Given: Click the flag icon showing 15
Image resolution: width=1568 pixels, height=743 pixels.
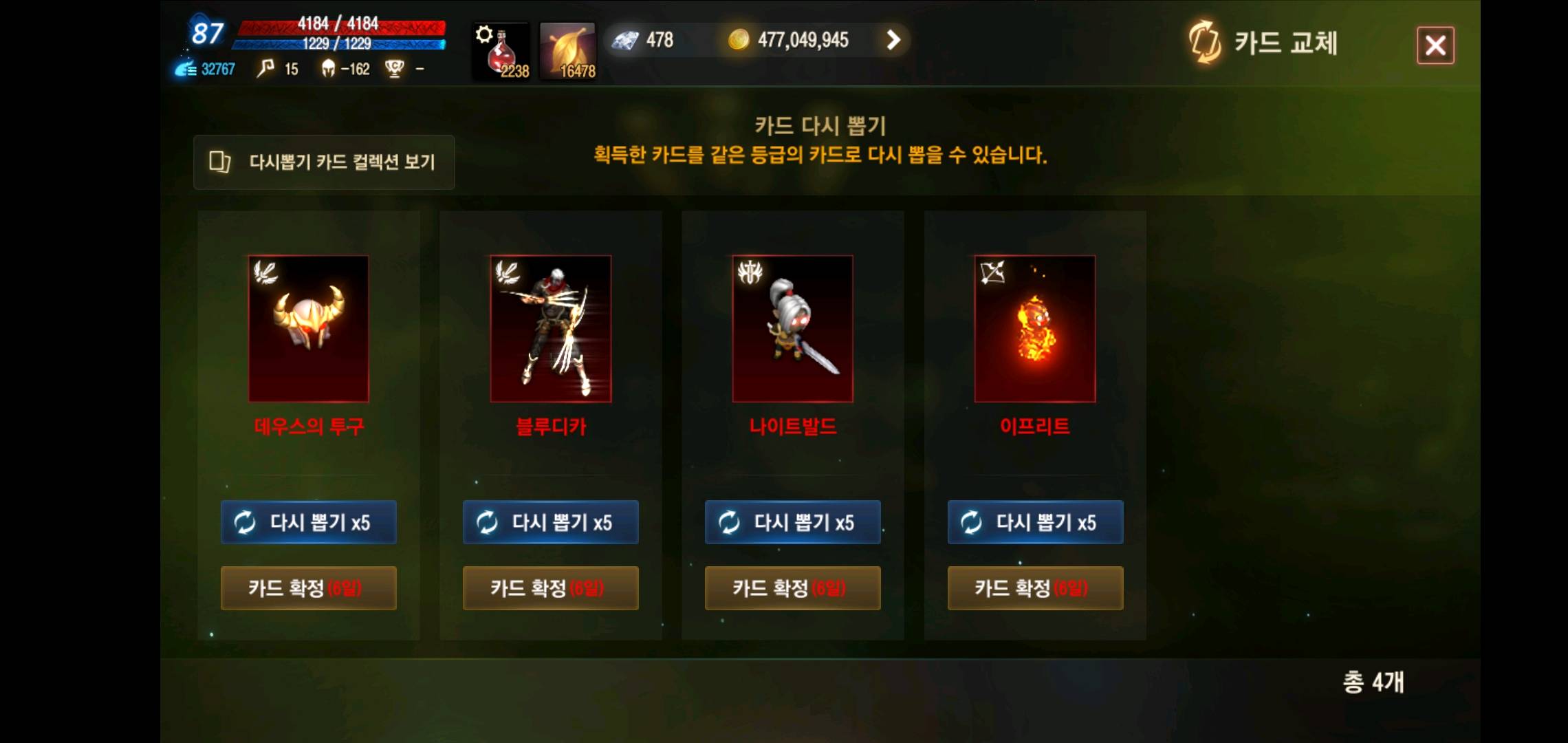Looking at the screenshot, I should 265,68.
